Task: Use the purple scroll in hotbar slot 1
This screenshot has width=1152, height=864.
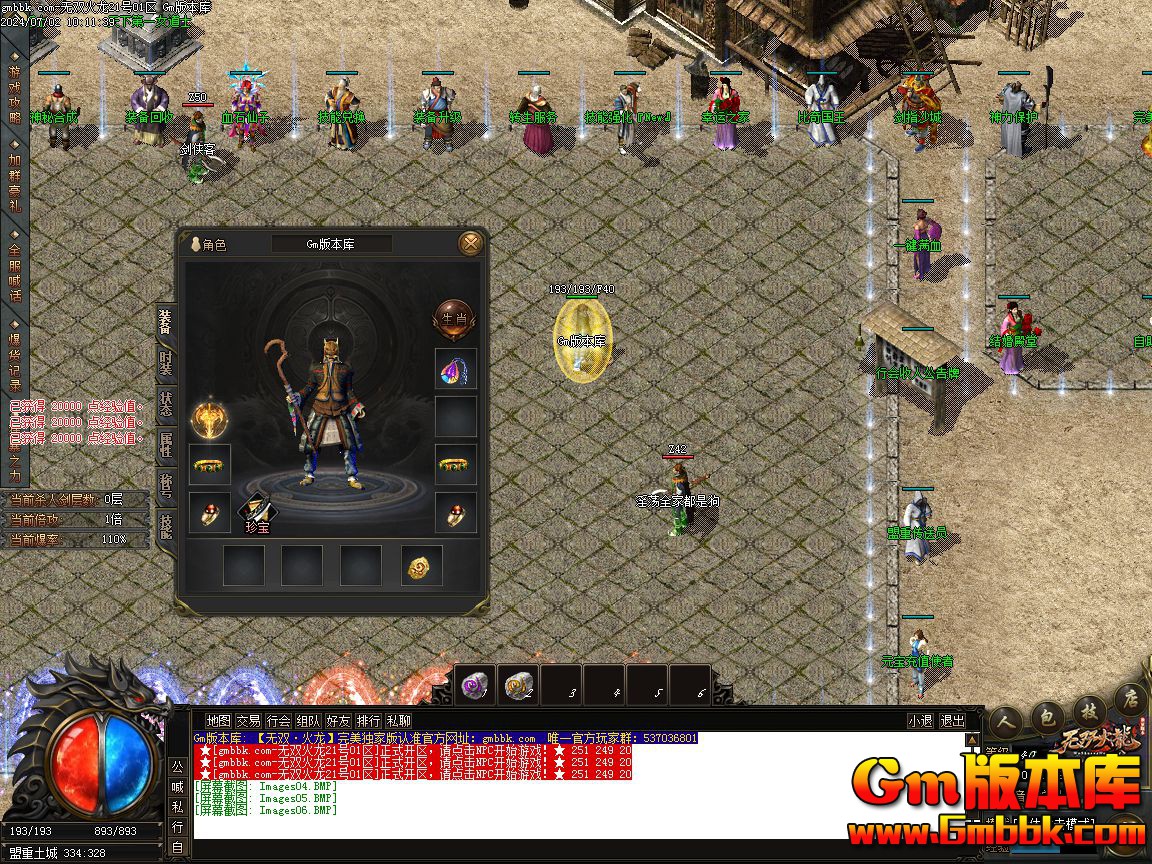Action: (x=475, y=685)
